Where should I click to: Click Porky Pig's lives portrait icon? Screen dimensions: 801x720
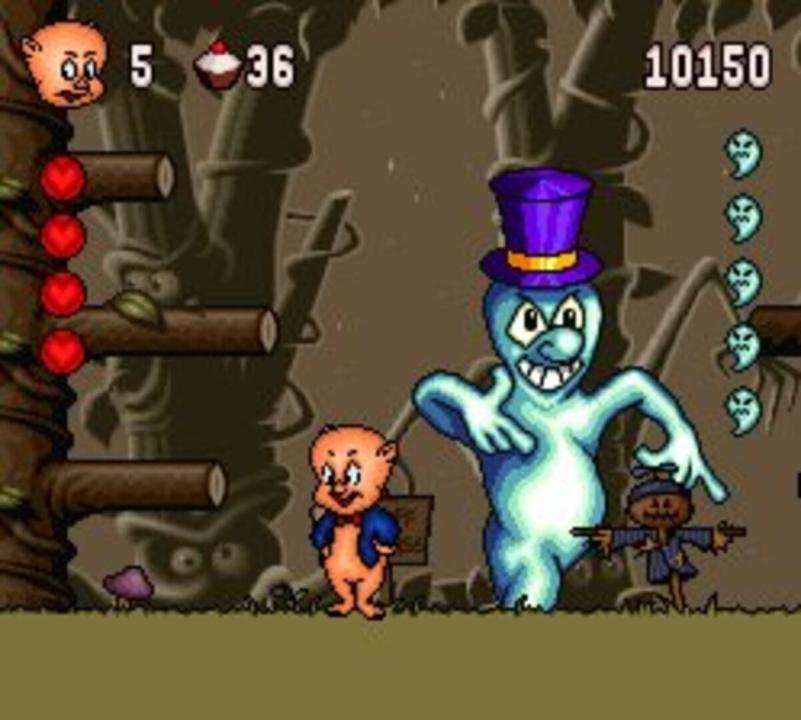coord(65,66)
